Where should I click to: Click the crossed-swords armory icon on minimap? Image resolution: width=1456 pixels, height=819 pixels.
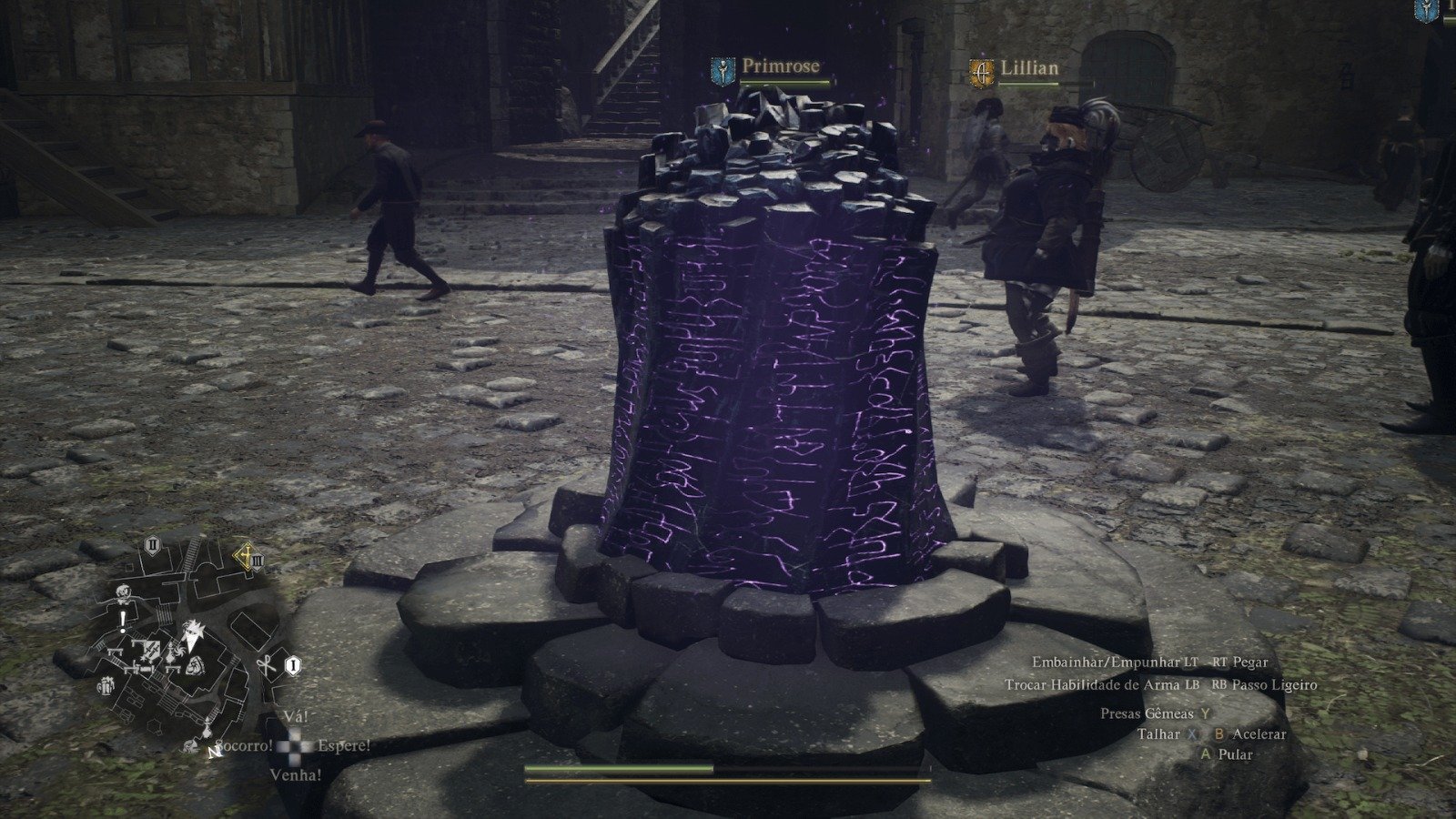pos(150,648)
